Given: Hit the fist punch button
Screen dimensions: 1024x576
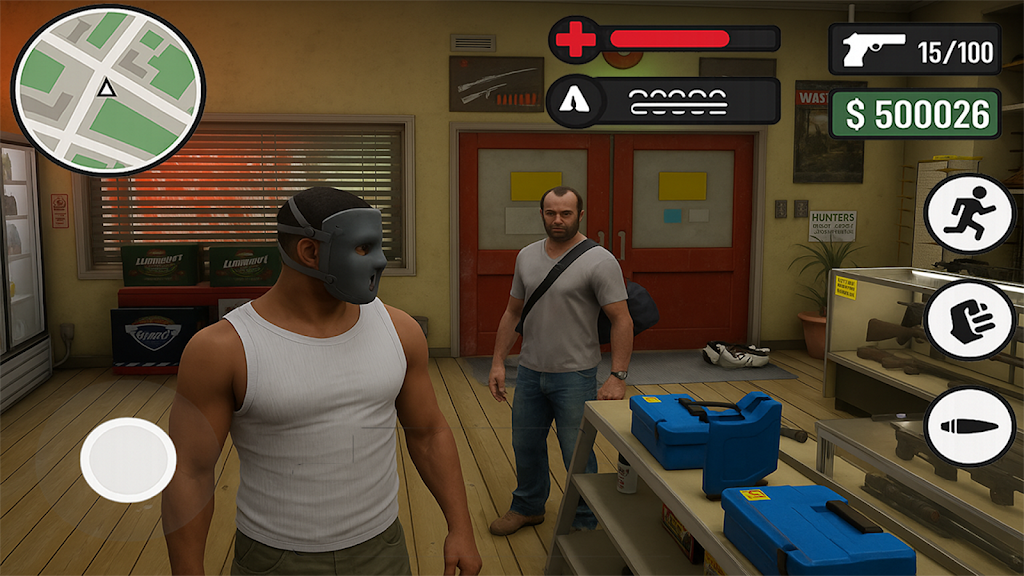Looking at the screenshot, I should click(x=969, y=320).
